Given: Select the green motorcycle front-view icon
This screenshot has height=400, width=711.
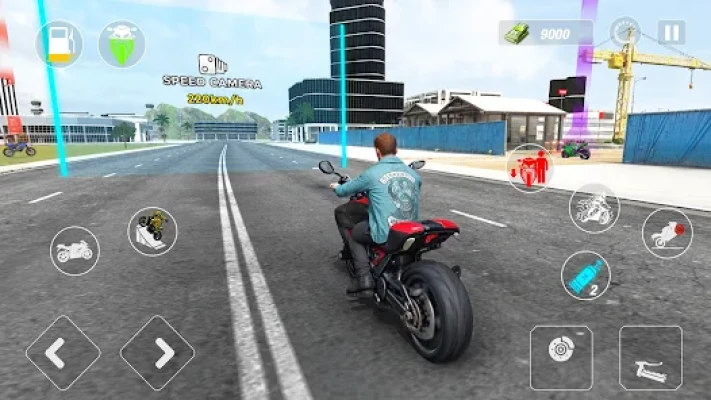Looking at the screenshot, I should (x=121, y=44).
